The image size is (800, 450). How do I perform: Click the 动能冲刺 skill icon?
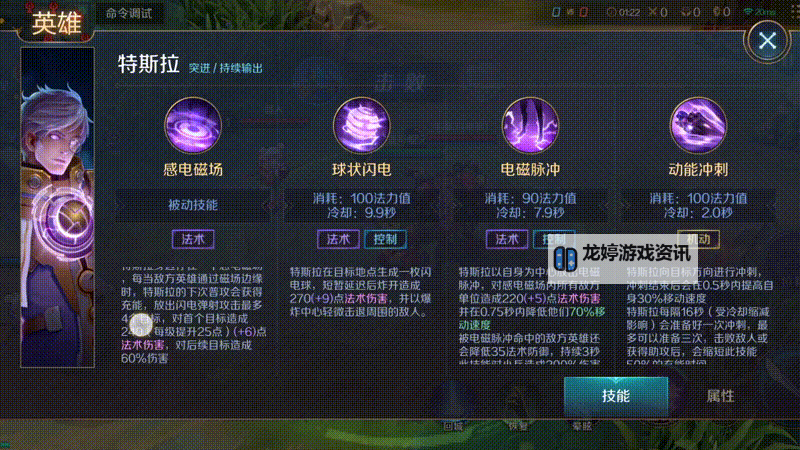[x=698, y=123]
